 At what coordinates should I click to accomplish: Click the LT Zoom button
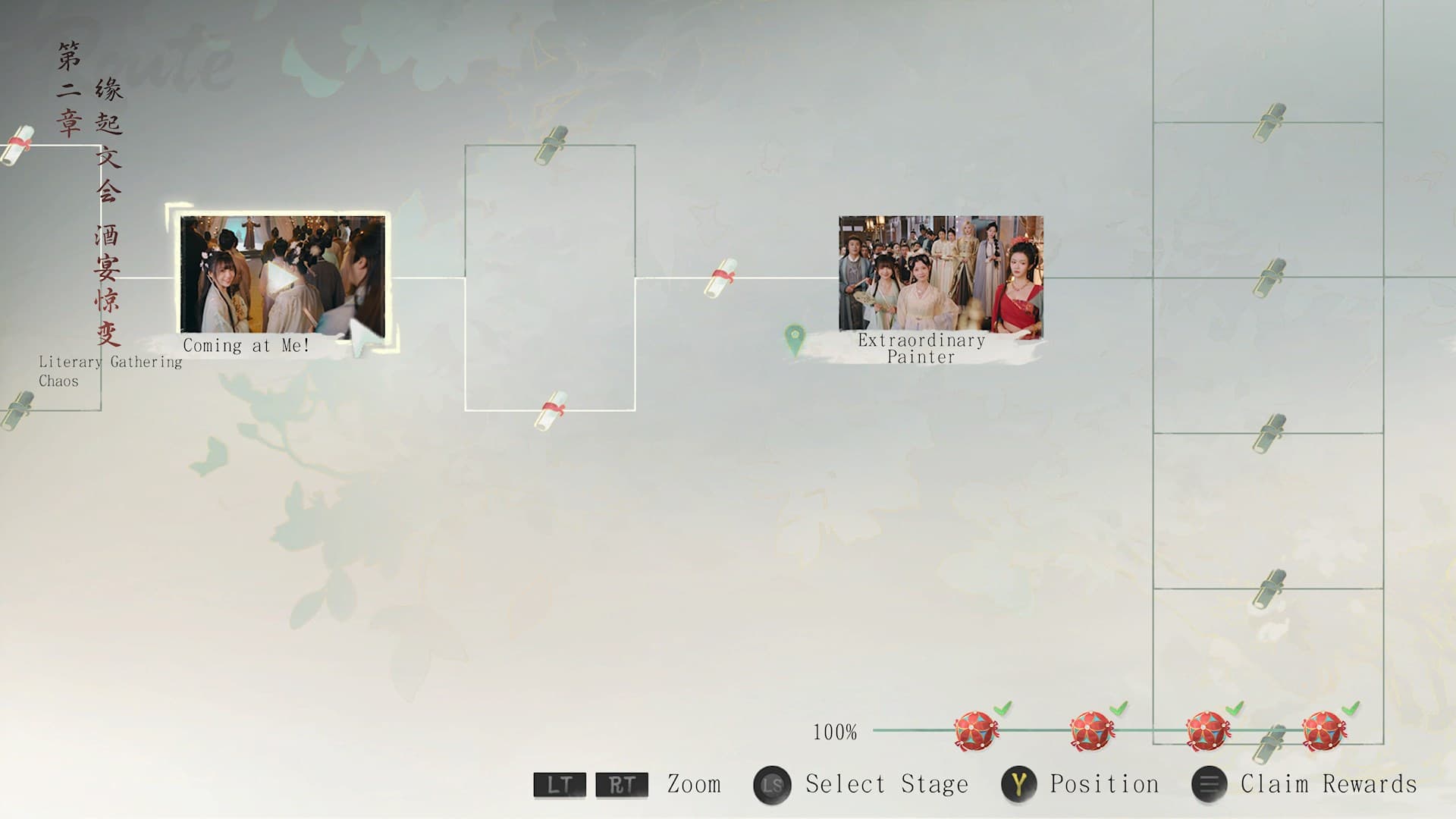click(559, 784)
